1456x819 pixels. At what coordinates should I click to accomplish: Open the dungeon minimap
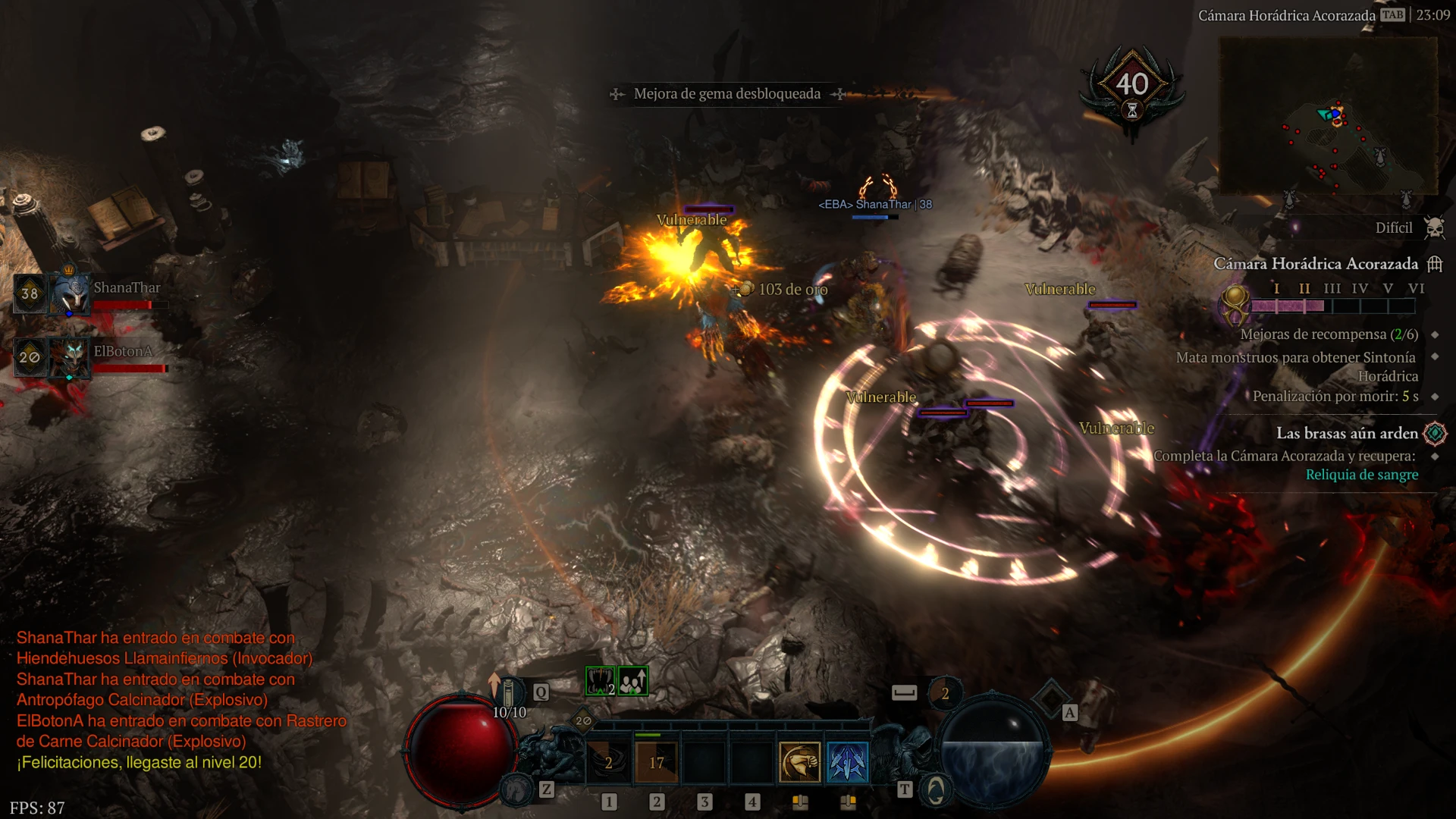click(1327, 115)
